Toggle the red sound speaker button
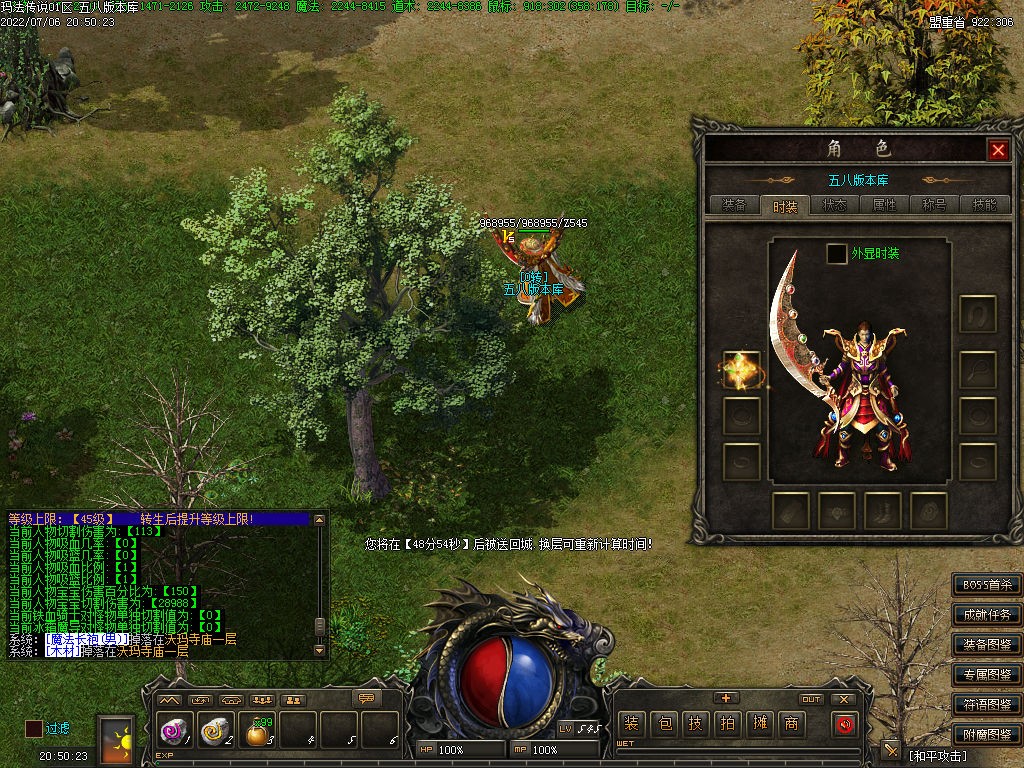Screen dimensions: 1024x768 pyautogui.click(x=845, y=724)
